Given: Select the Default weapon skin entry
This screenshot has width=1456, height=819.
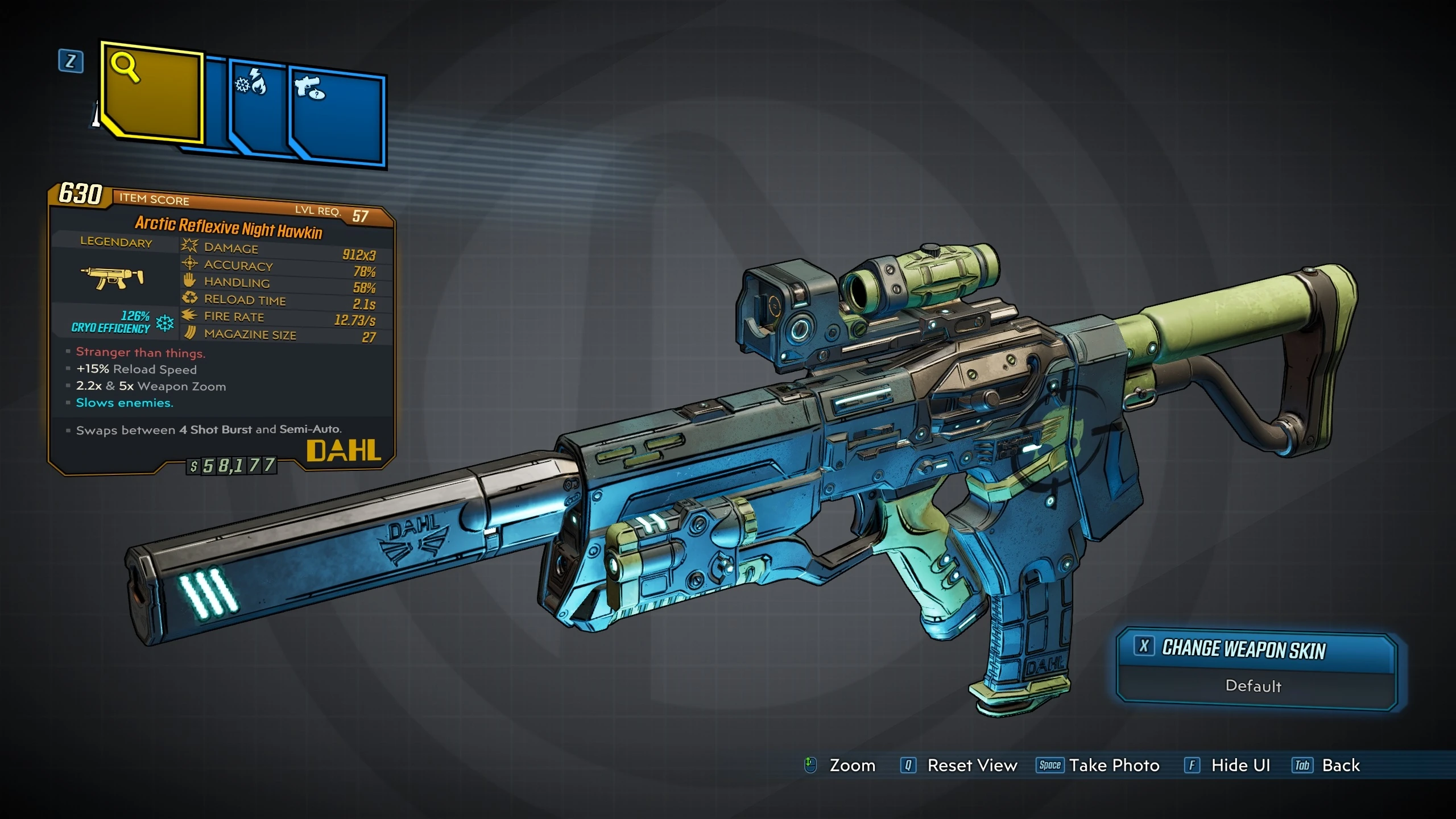Looking at the screenshot, I should [1254, 687].
